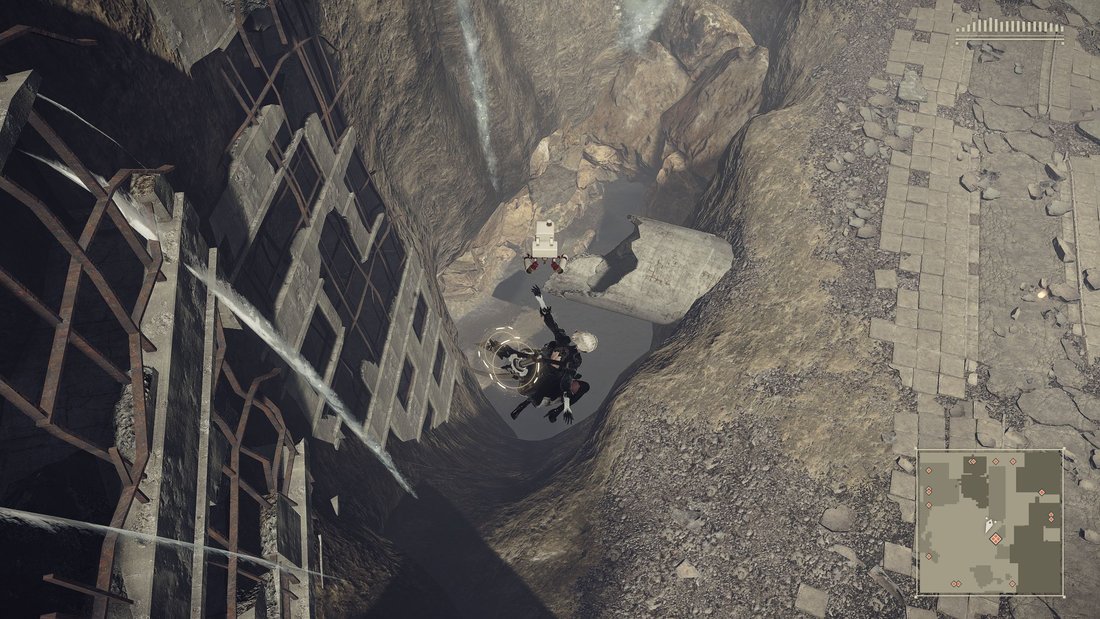Open the minimap

click(x=989, y=521)
